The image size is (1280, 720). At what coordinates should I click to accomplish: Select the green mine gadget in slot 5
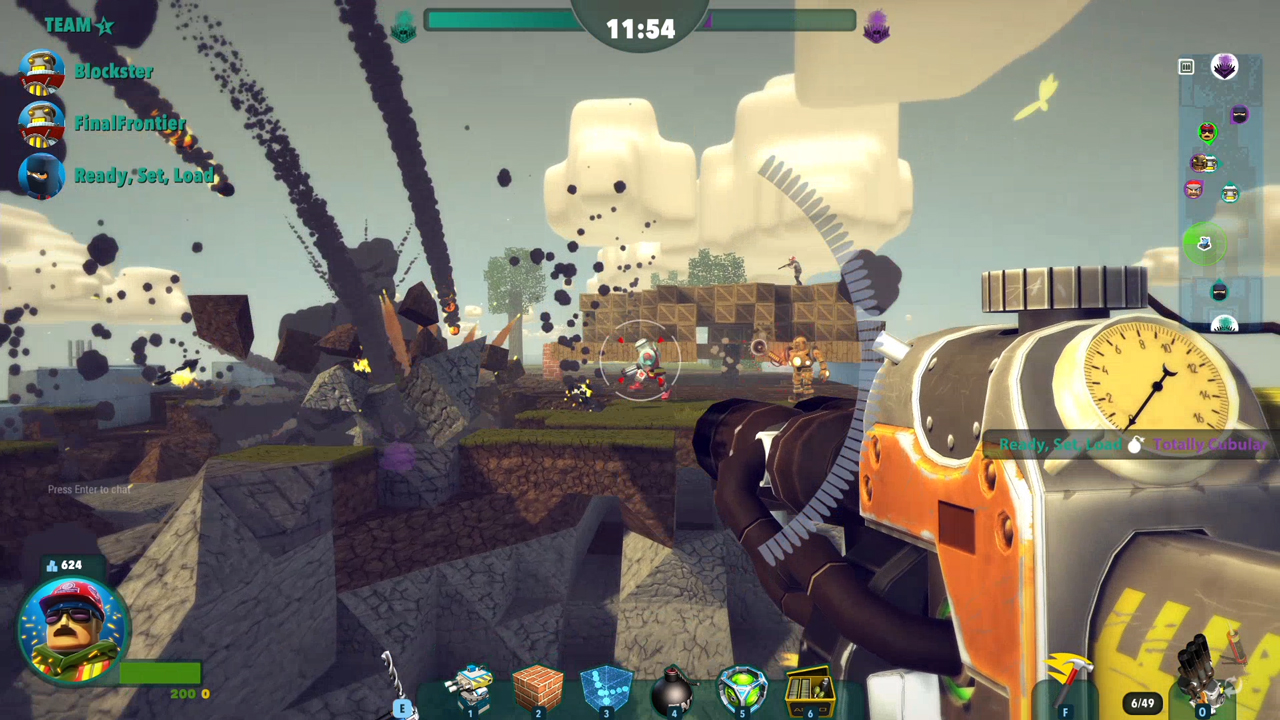740,685
